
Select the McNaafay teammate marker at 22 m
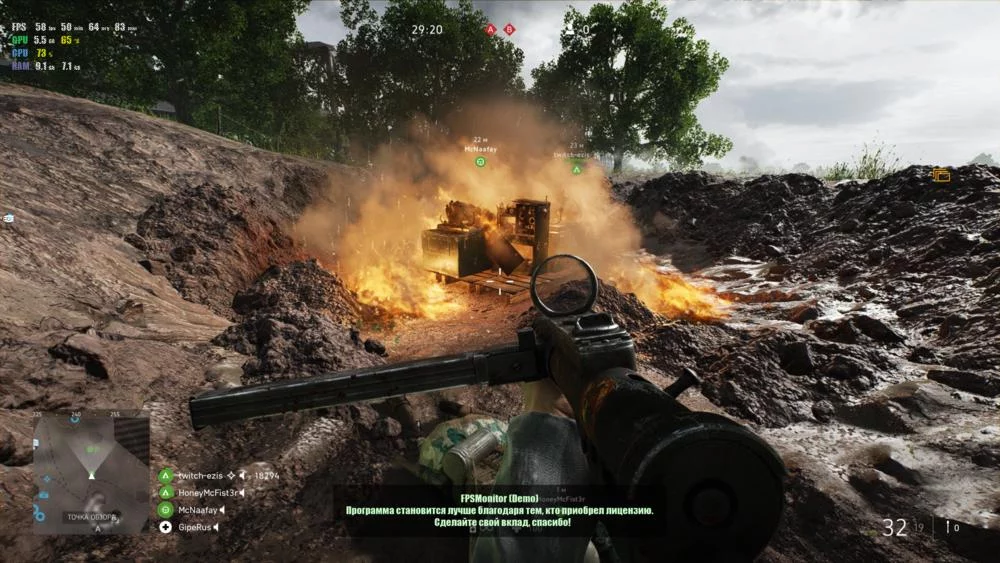(480, 161)
